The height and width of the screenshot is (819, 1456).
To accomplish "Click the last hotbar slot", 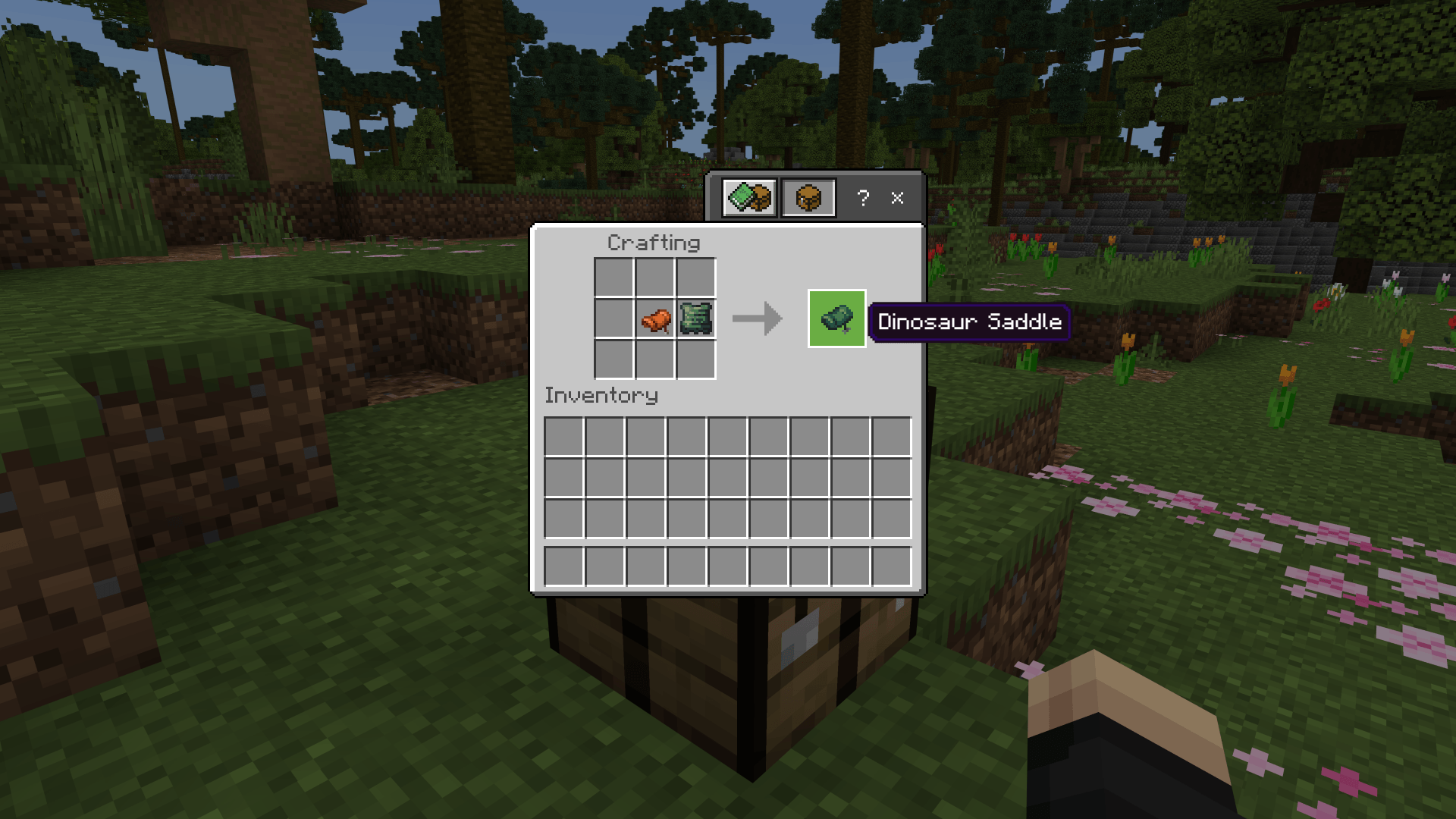I will point(892,565).
